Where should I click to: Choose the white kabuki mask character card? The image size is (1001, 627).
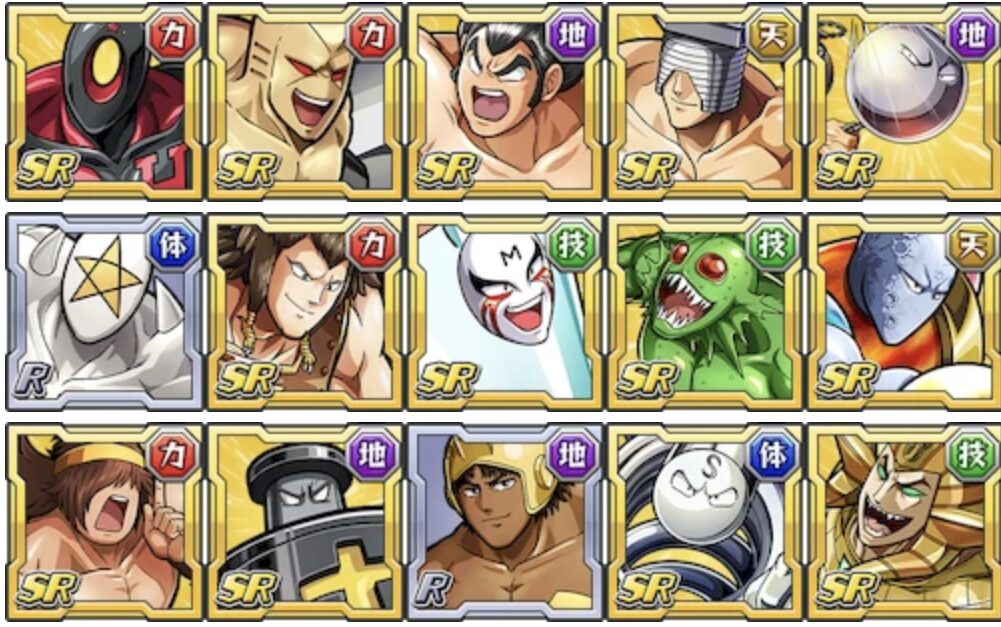[x=504, y=310]
